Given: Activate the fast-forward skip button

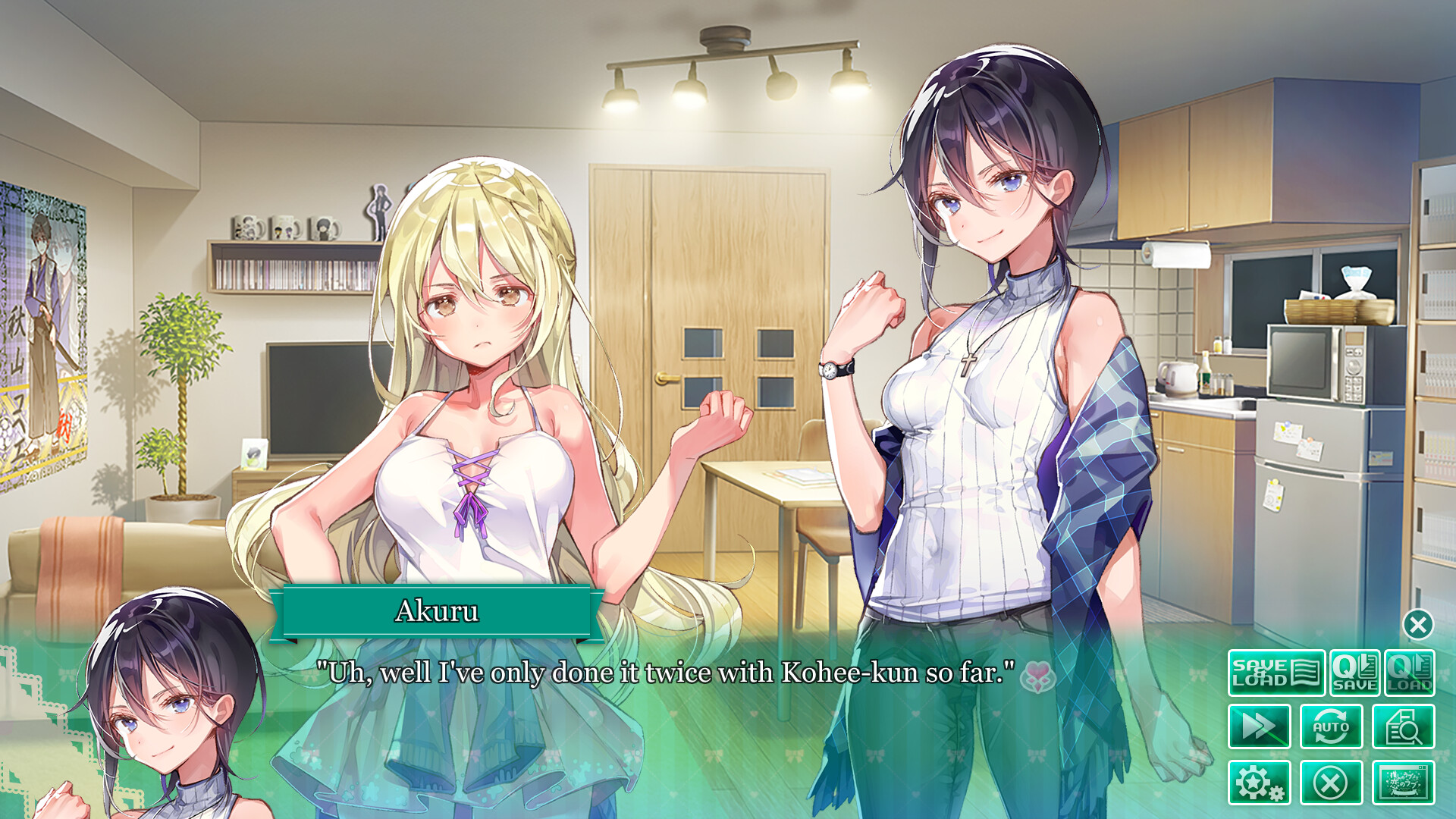Looking at the screenshot, I should tap(1260, 726).
